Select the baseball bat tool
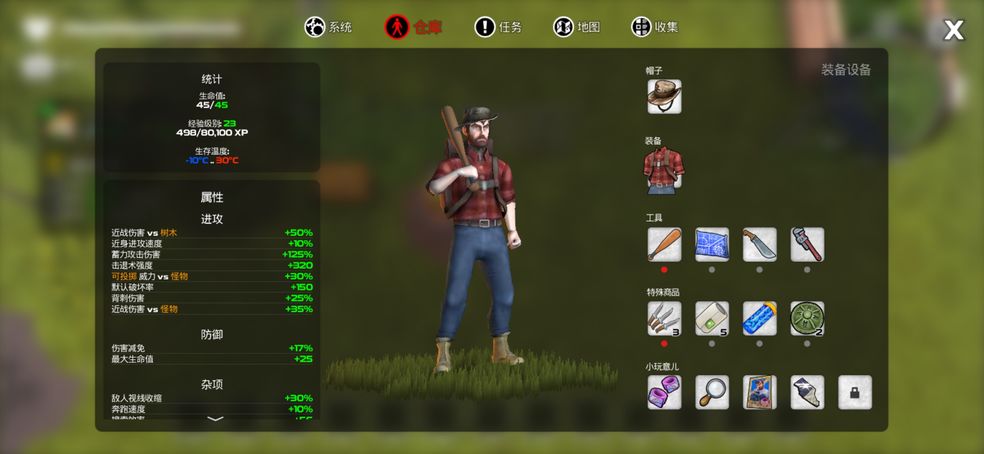Viewport: 984px width, 454px height. tap(664, 244)
